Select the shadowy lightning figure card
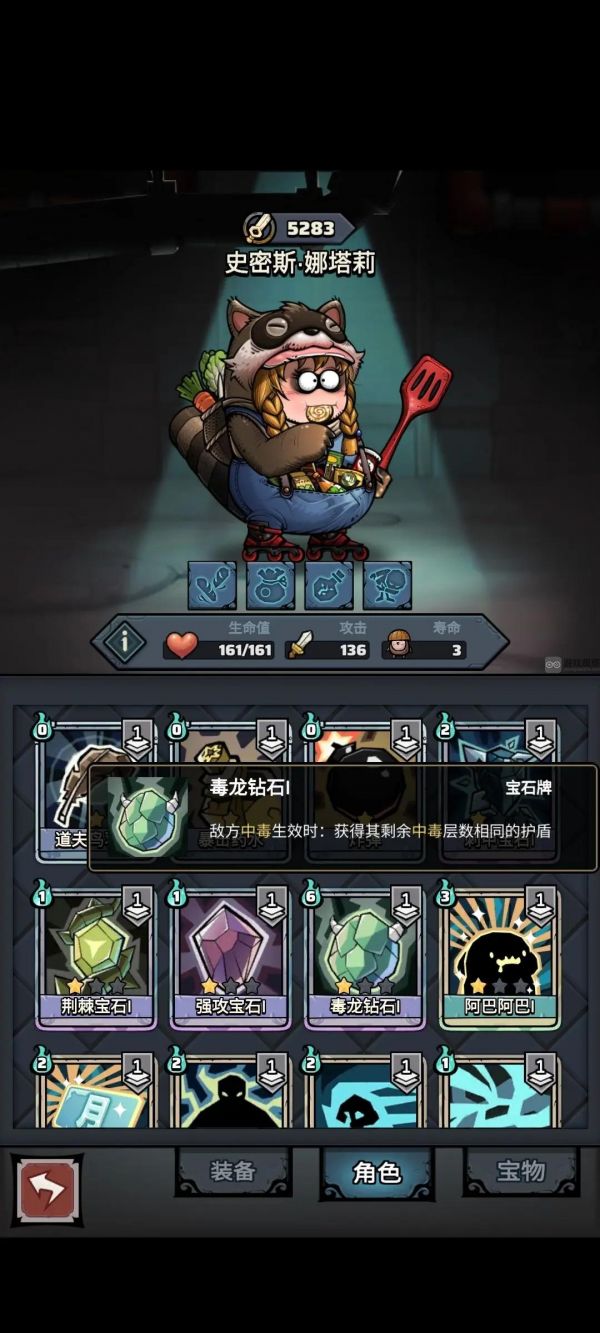This screenshot has width=600, height=1333. 230,1095
